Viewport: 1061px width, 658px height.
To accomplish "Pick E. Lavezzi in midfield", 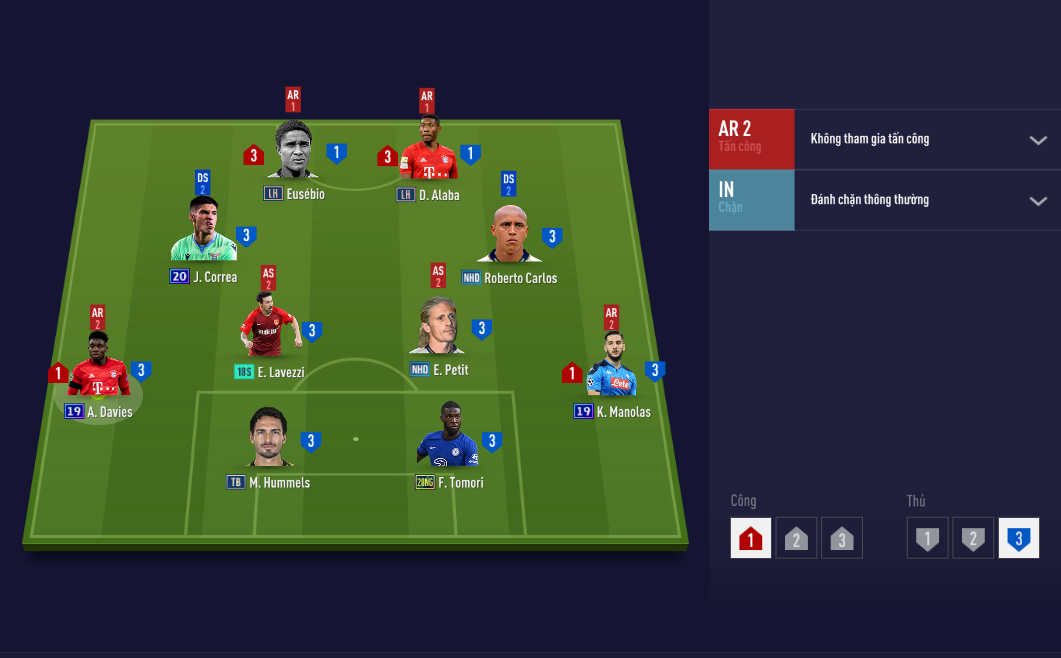I will (267, 327).
